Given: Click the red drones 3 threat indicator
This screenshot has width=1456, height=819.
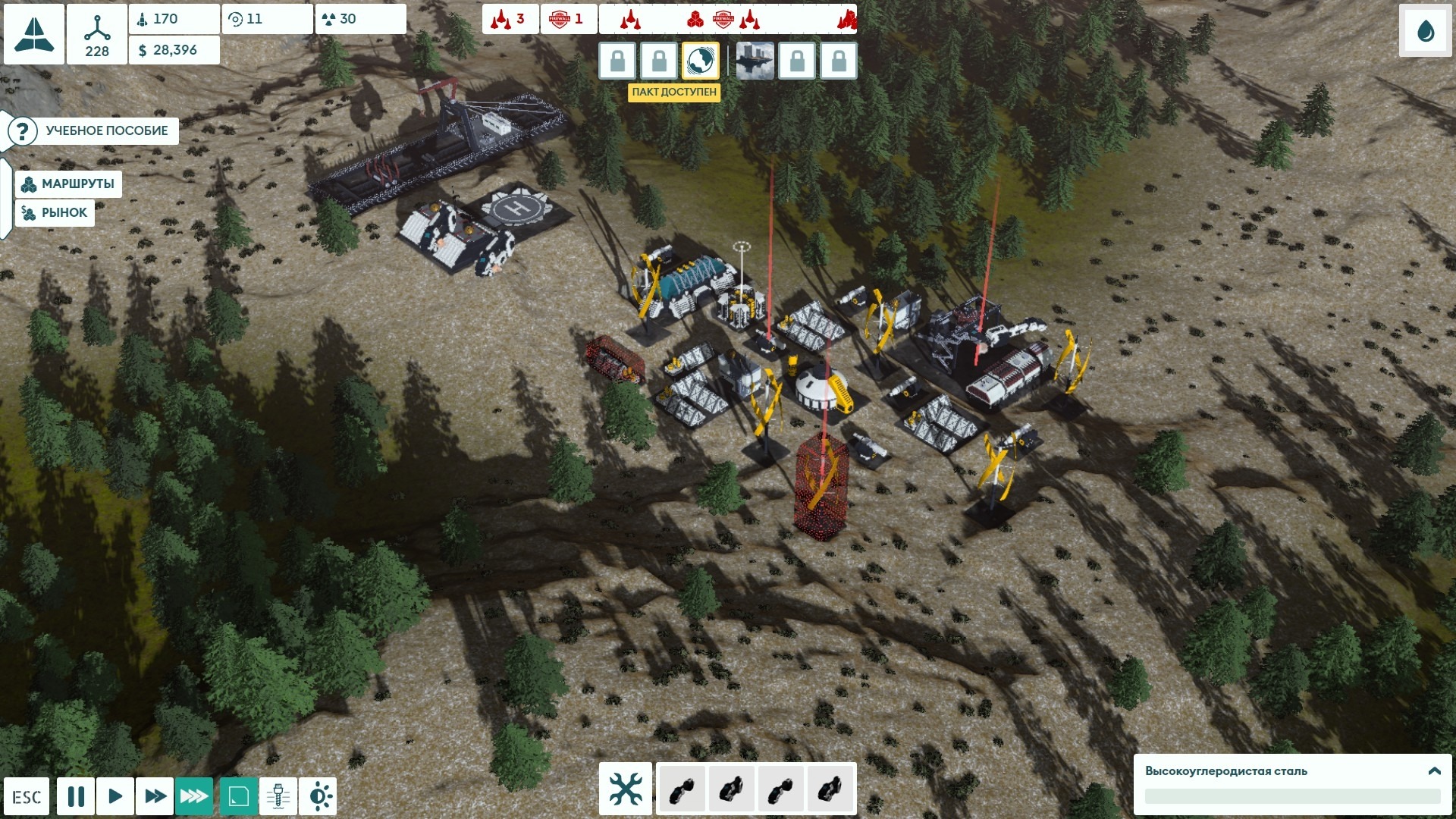Looking at the screenshot, I should pyautogui.click(x=510, y=19).
